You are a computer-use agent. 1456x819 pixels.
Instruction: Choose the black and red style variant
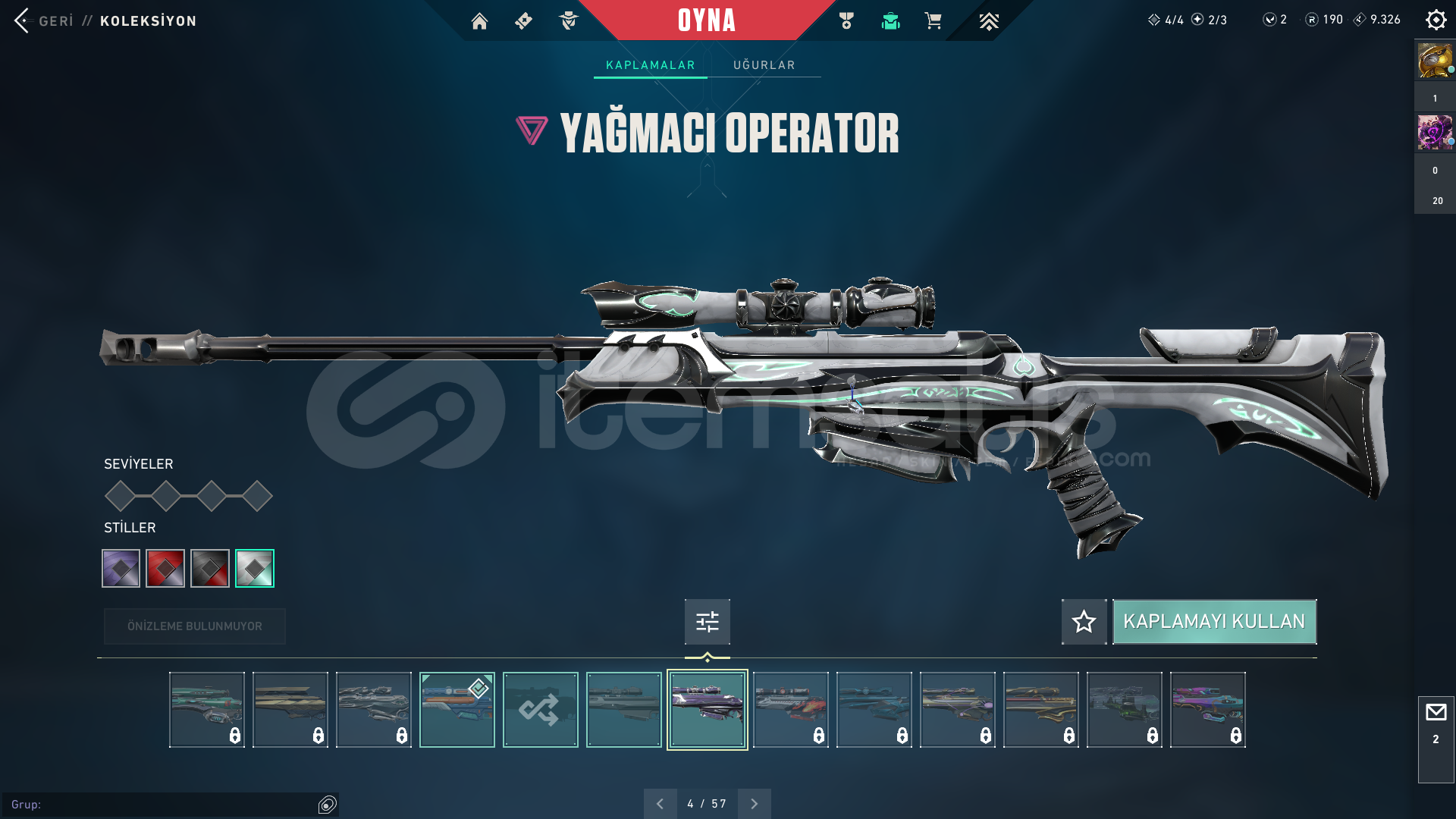210,568
